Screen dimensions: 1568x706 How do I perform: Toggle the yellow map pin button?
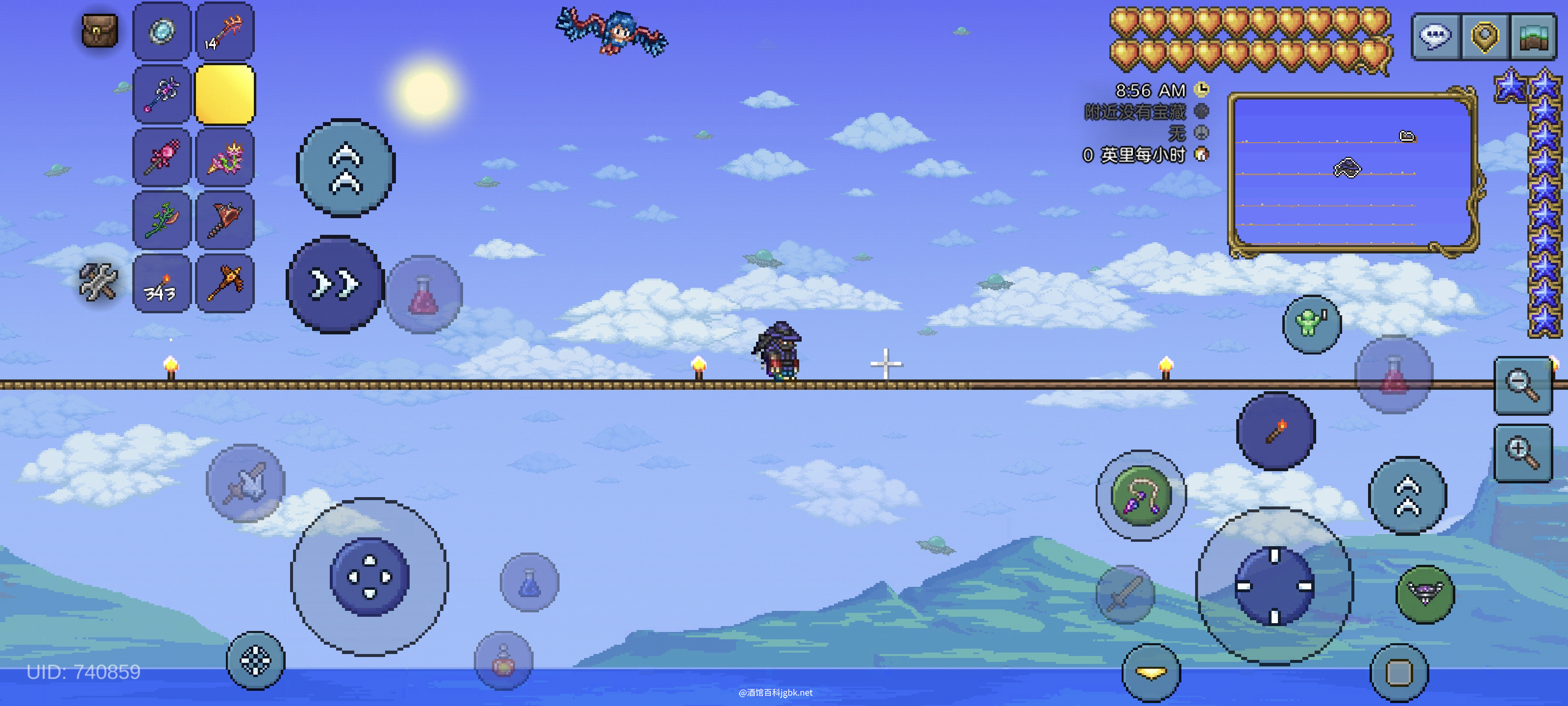1484,36
